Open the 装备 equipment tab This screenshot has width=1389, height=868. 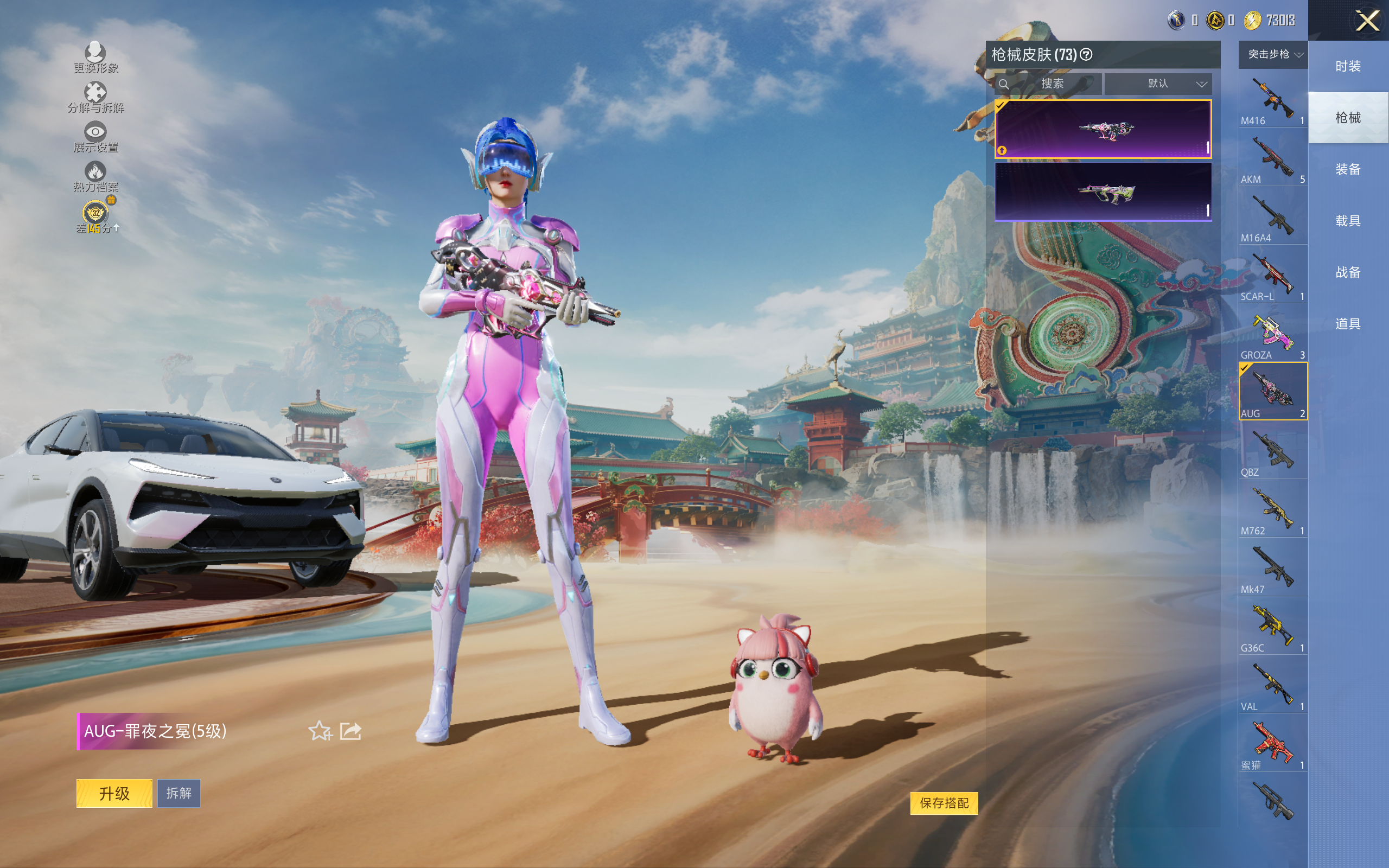(x=1348, y=169)
